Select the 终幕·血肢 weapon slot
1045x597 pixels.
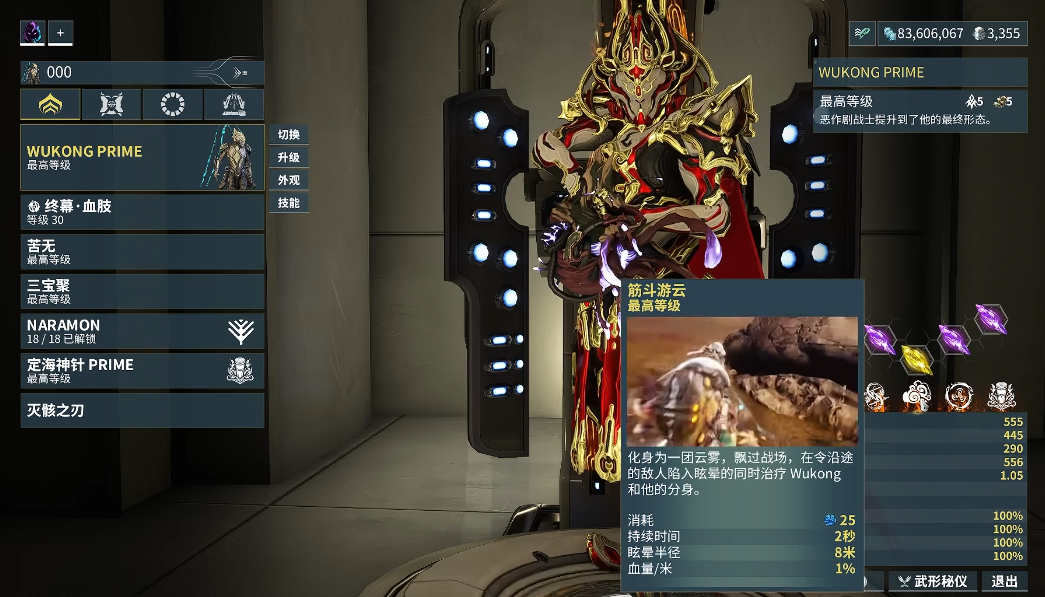(x=142, y=212)
